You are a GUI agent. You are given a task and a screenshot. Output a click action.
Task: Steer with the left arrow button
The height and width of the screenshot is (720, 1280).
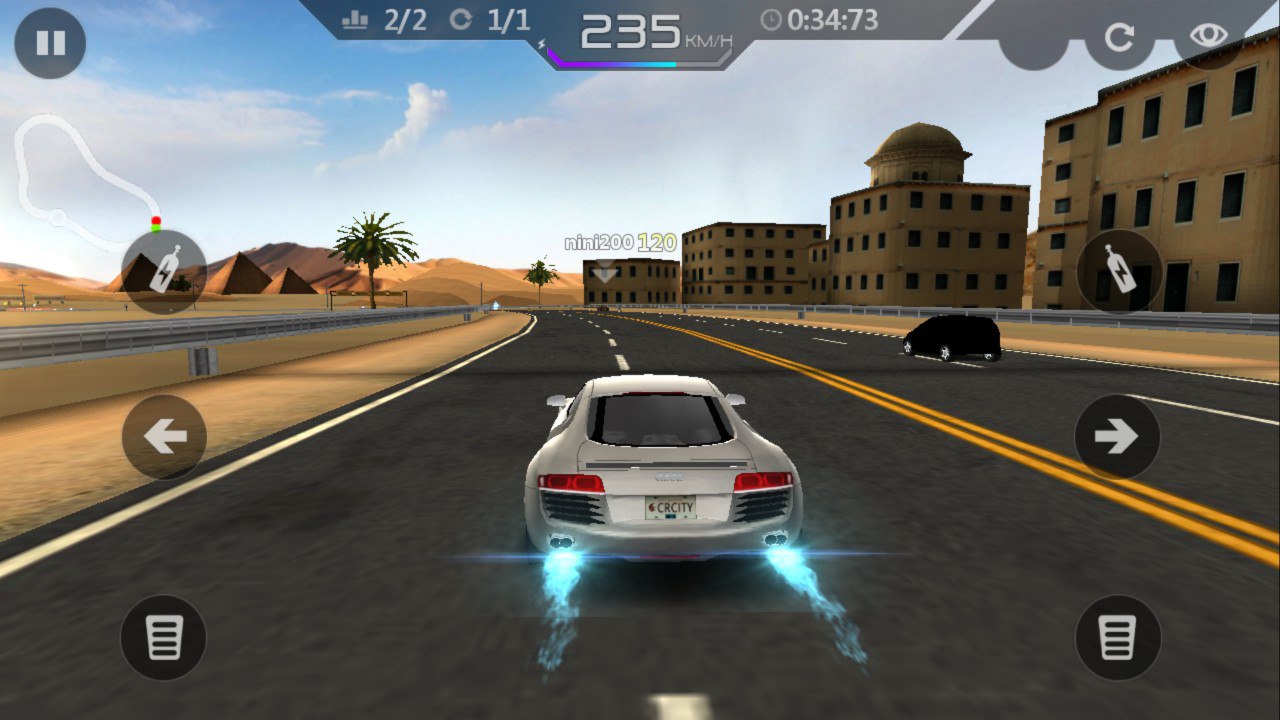(164, 437)
